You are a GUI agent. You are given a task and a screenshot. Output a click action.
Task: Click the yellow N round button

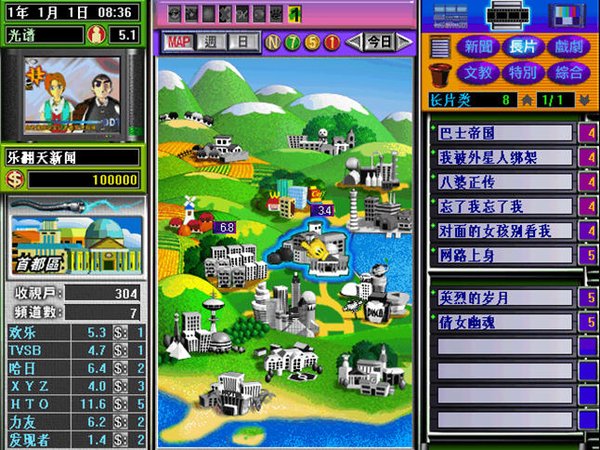272,42
